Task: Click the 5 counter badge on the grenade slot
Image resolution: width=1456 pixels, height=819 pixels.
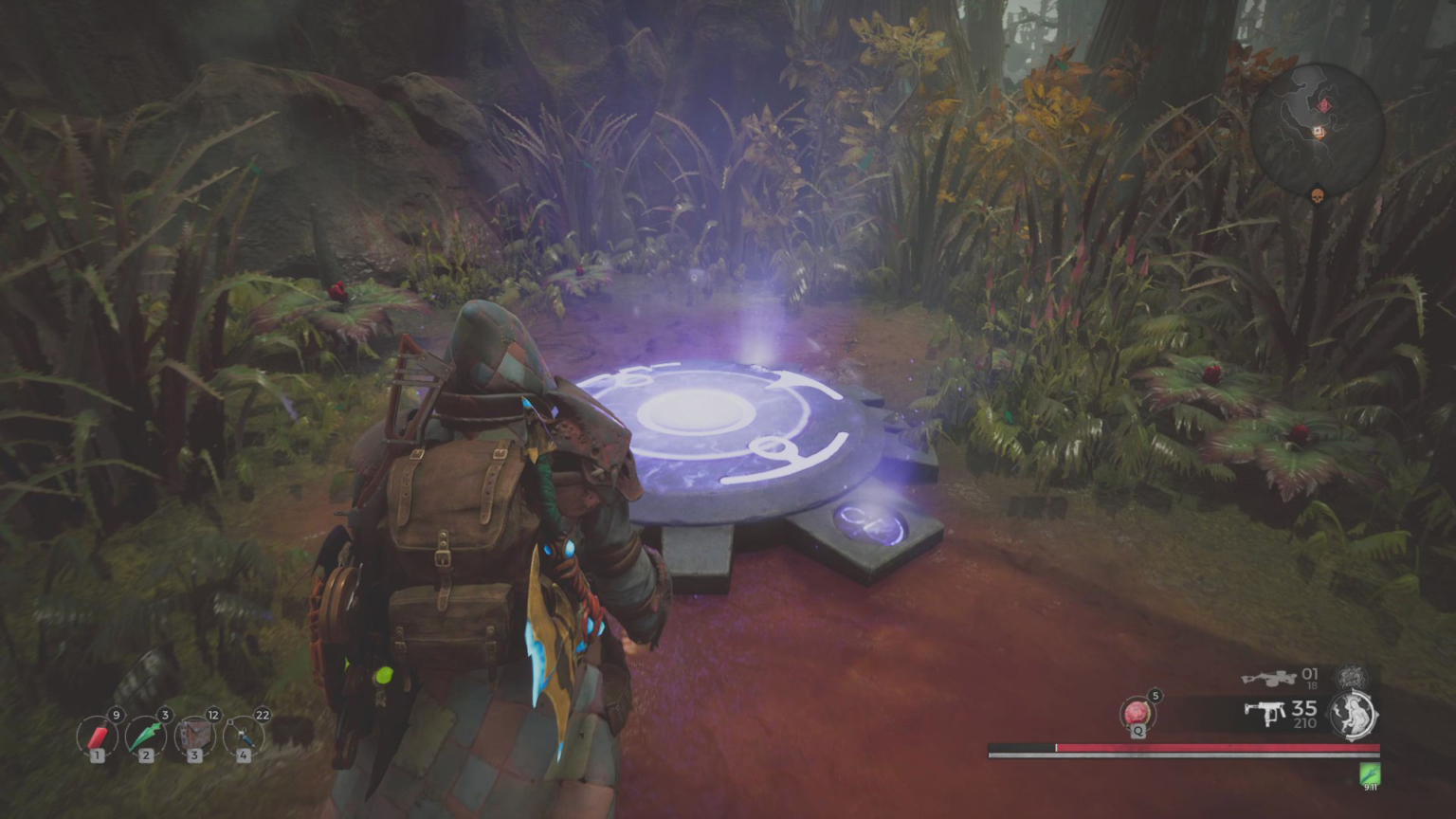Action: click(1155, 694)
